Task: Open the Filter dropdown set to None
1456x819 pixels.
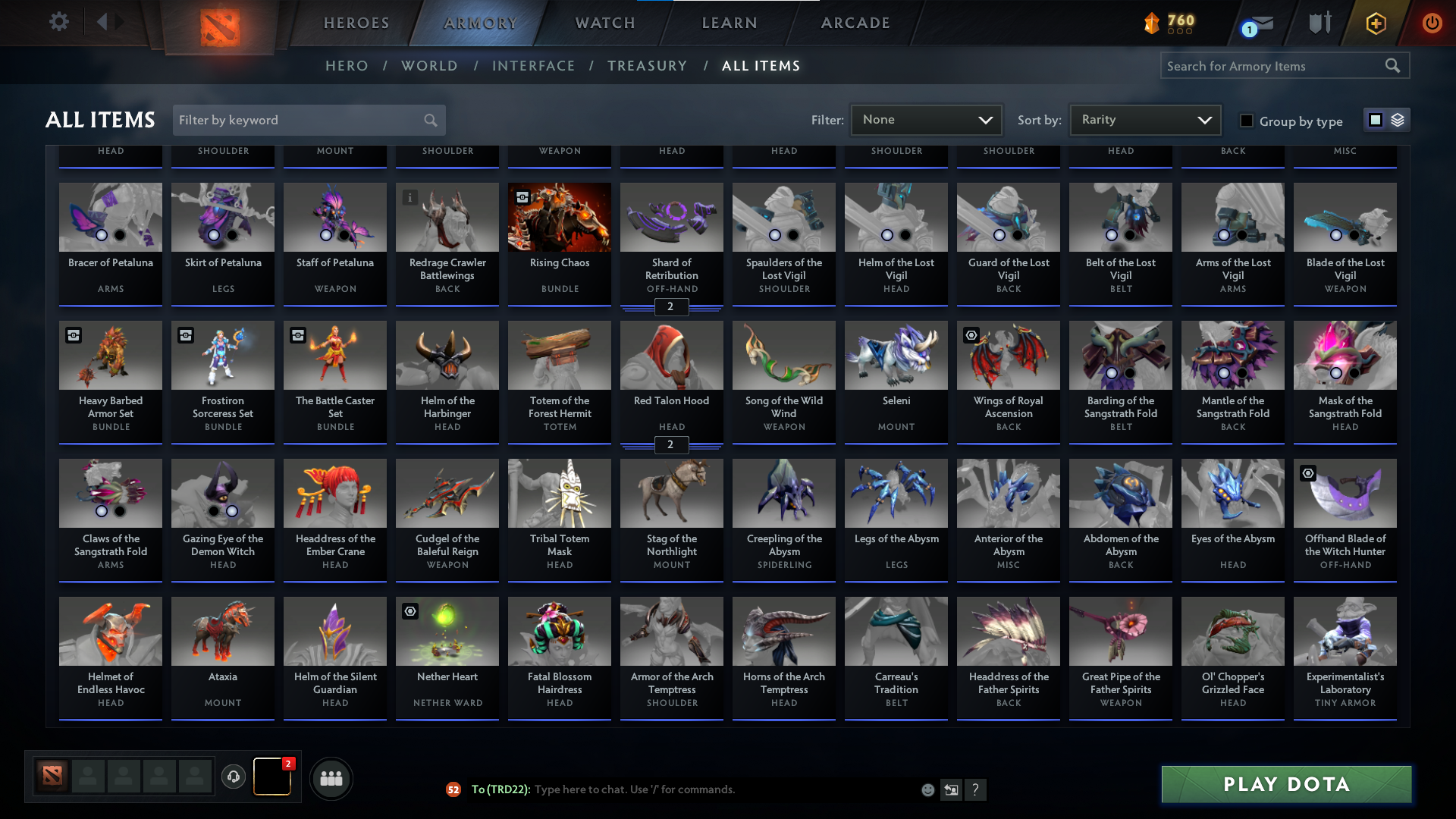Action: pyautogui.click(x=926, y=119)
